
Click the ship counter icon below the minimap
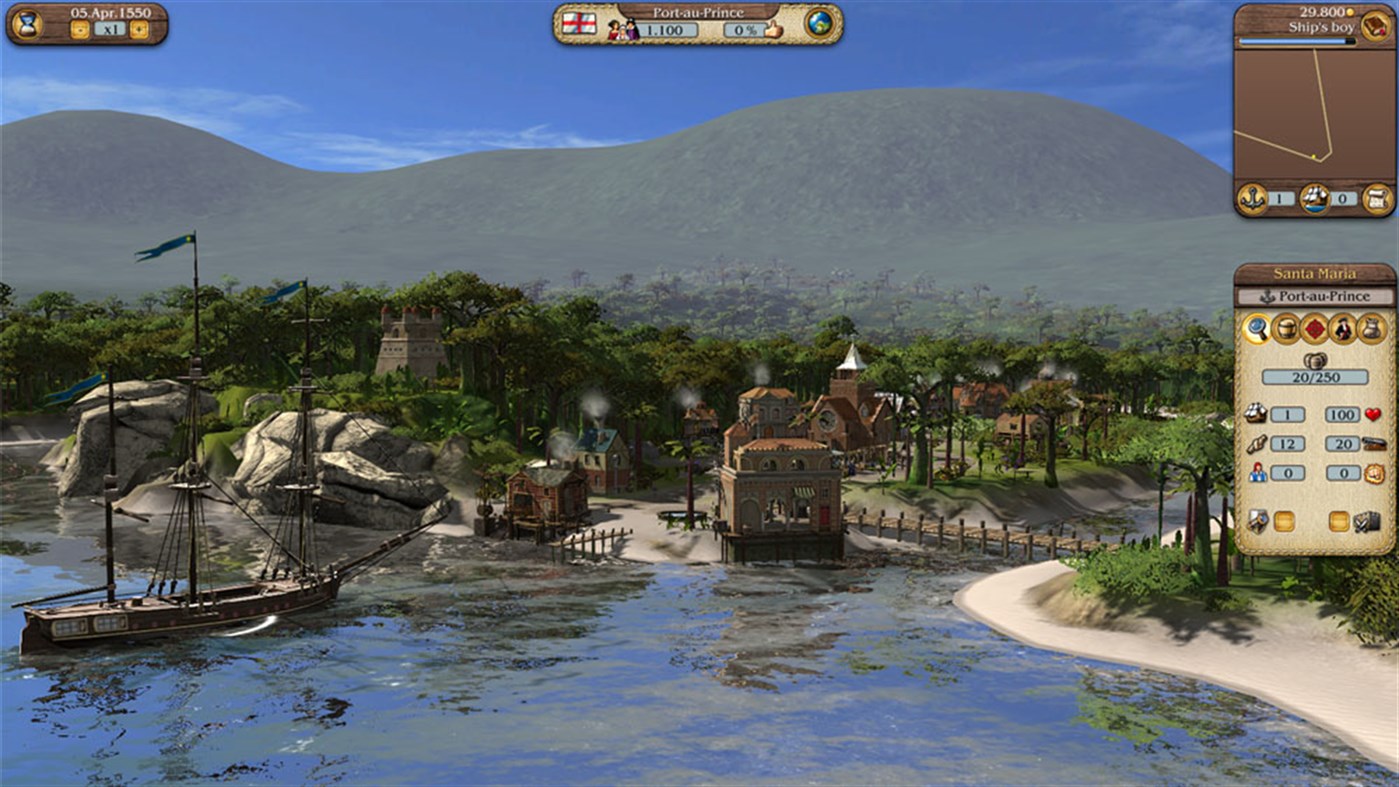point(1315,199)
